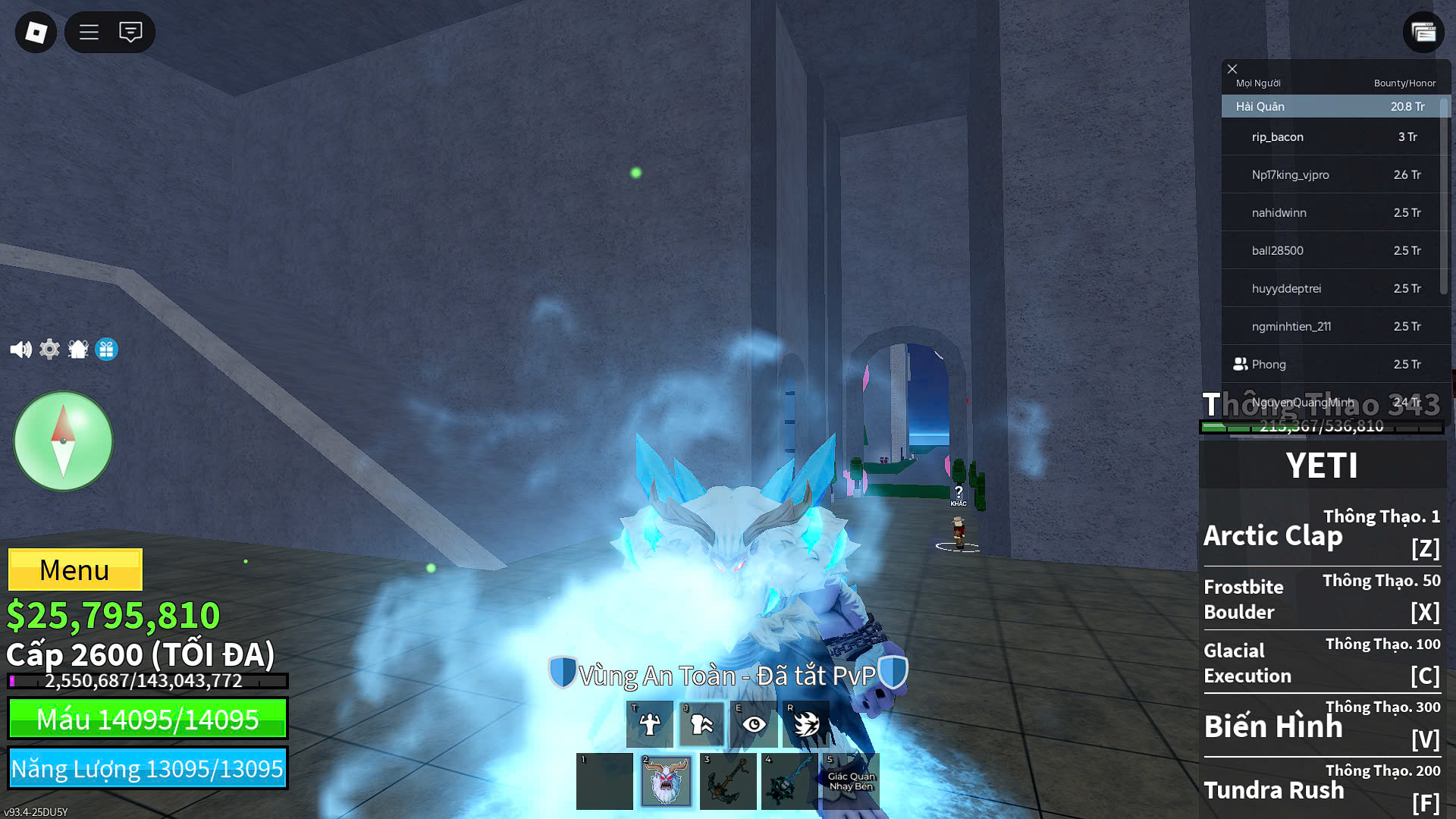
Task: Activate the flex emote icon labeled T
Action: tap(650, 724)
